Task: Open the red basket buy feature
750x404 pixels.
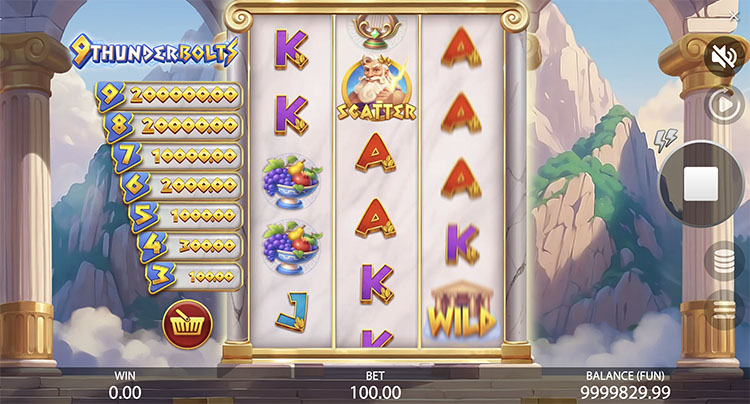Action: click(186, 324)
